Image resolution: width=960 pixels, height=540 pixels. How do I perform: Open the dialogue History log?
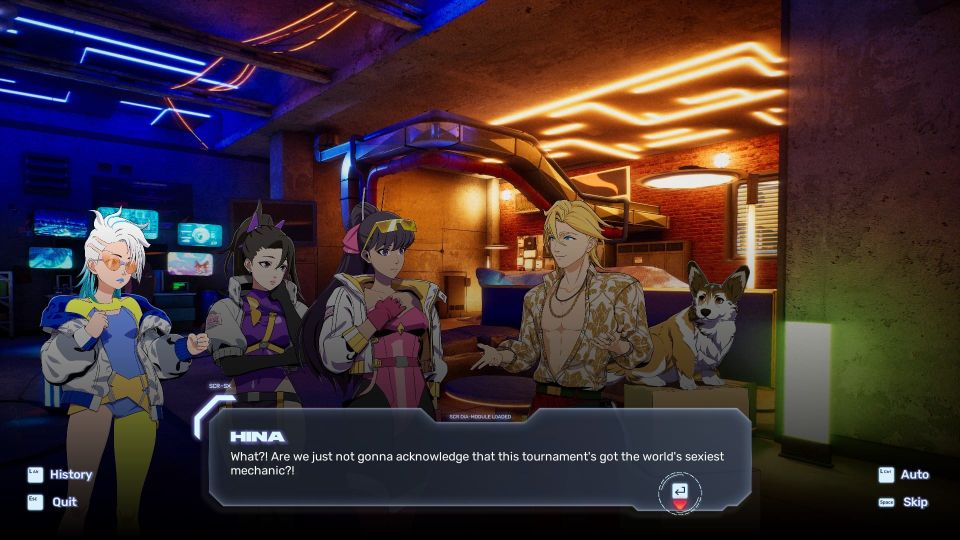[x=70, y=475]
